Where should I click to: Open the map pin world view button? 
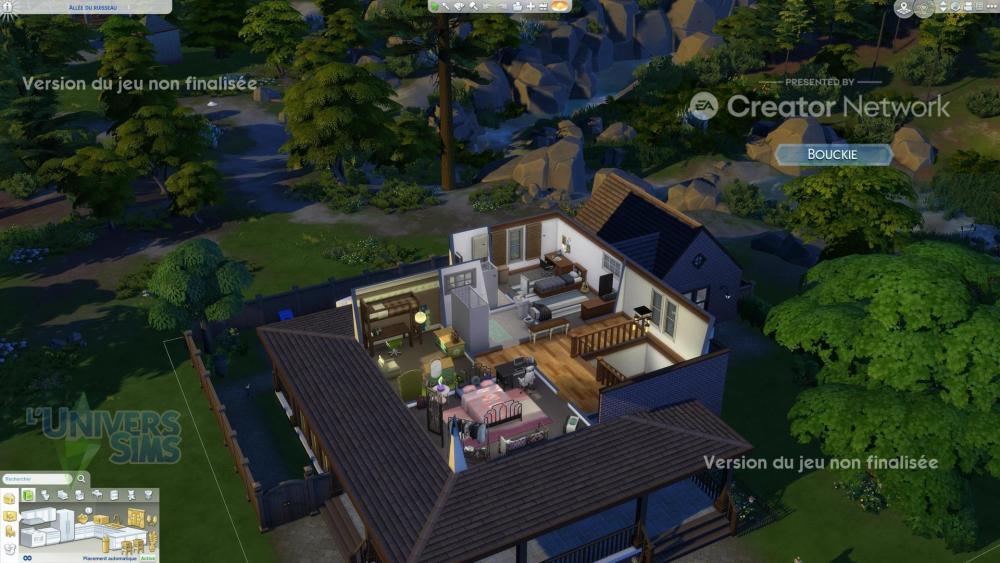point(904,9)
